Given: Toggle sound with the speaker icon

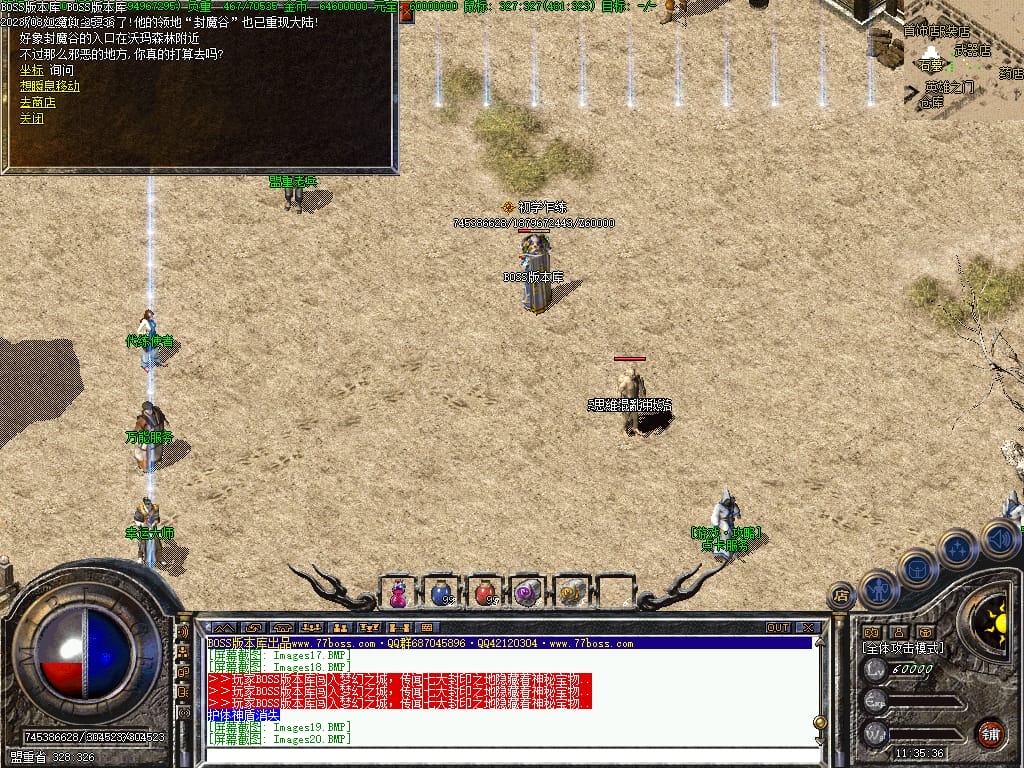Looking at the screenshot, I should click(998, 538).
